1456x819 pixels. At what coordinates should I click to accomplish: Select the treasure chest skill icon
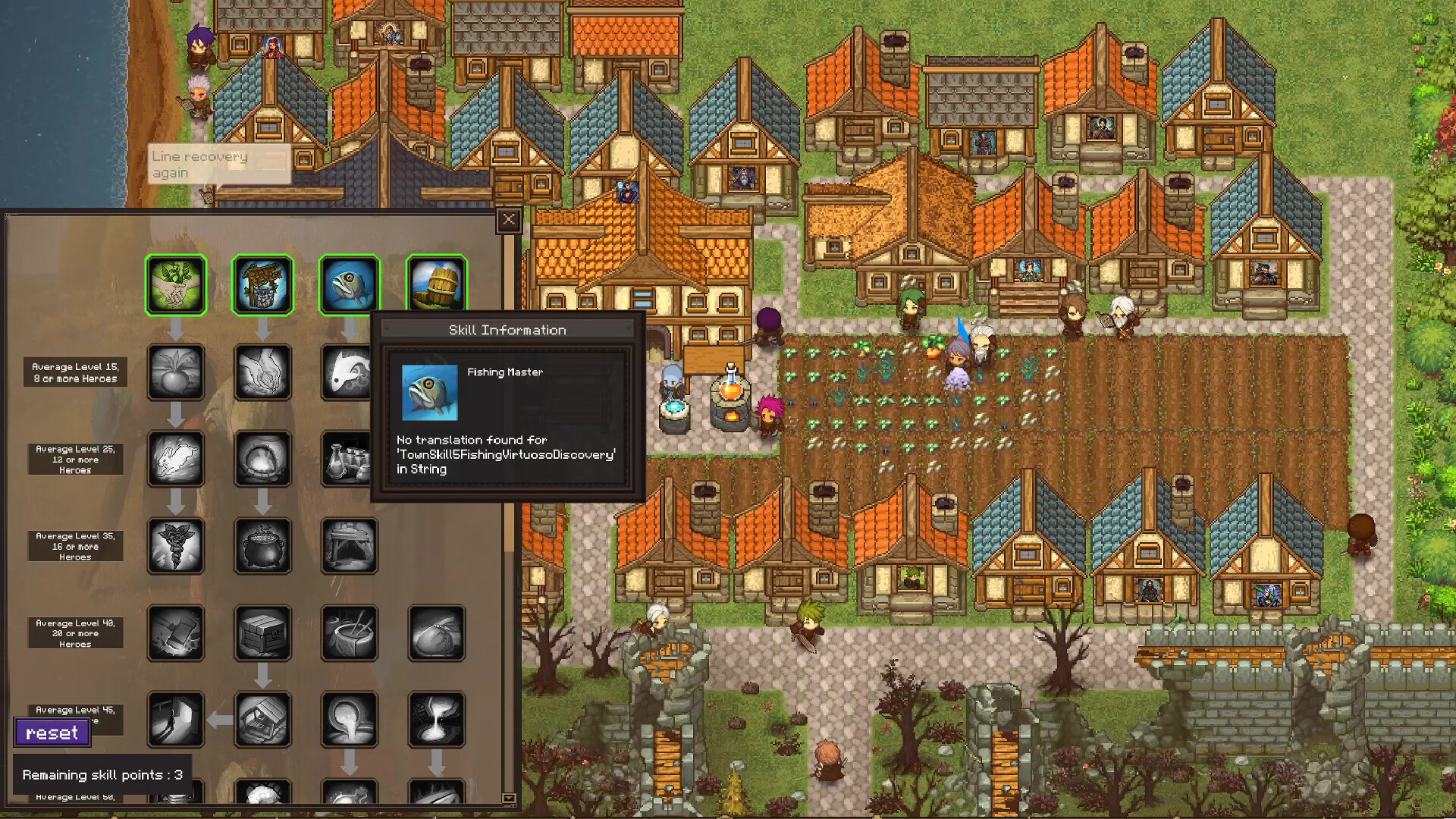(263, 633)
